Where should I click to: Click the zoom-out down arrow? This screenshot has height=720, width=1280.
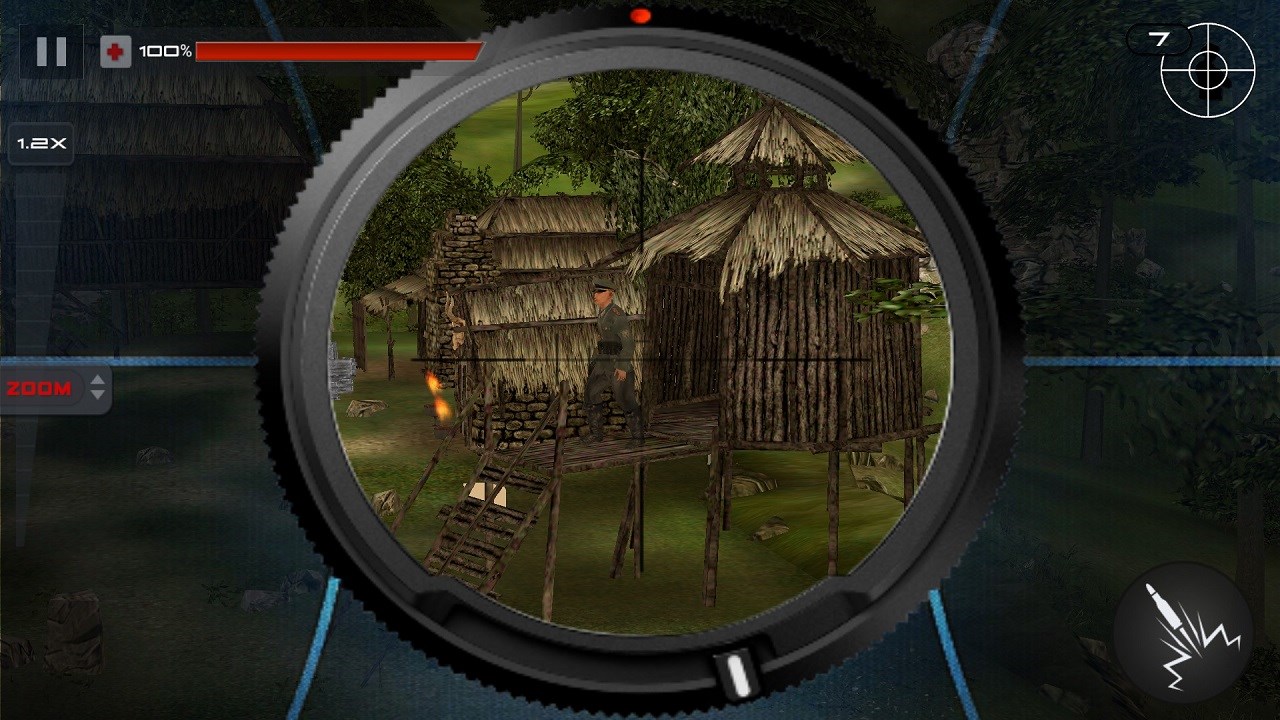click(x=98, y=396)
